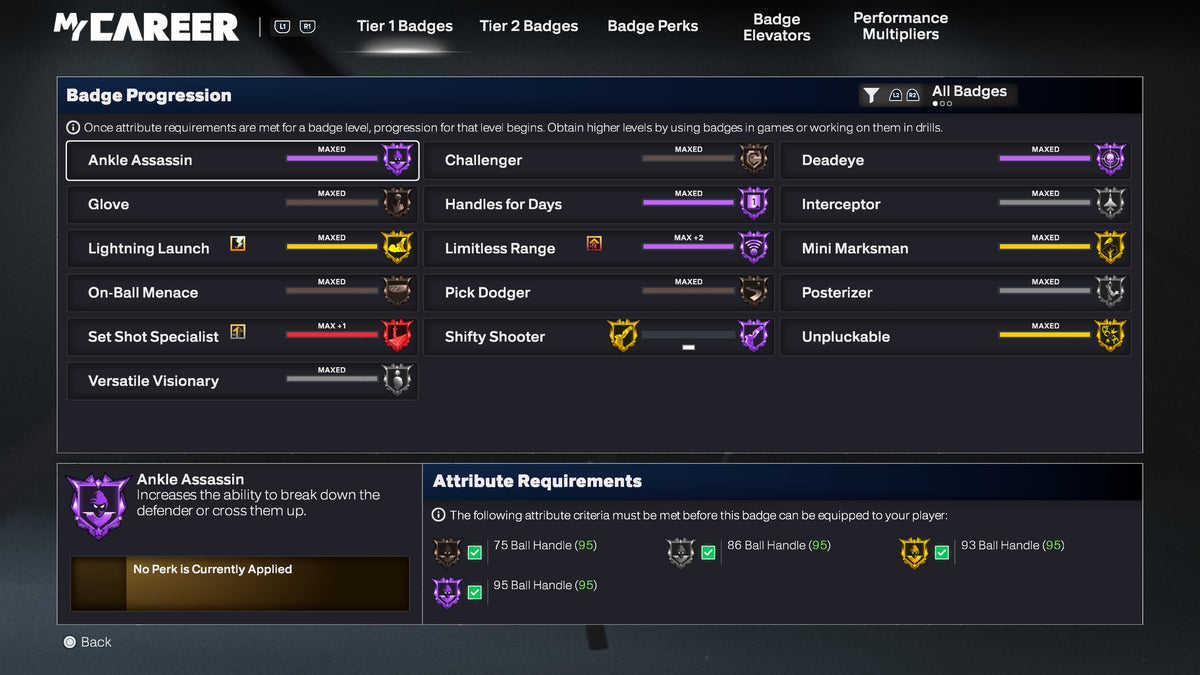Pick the Unpluckable badge row
Viewport: 1200px width, 675px height.
[955, 336]
